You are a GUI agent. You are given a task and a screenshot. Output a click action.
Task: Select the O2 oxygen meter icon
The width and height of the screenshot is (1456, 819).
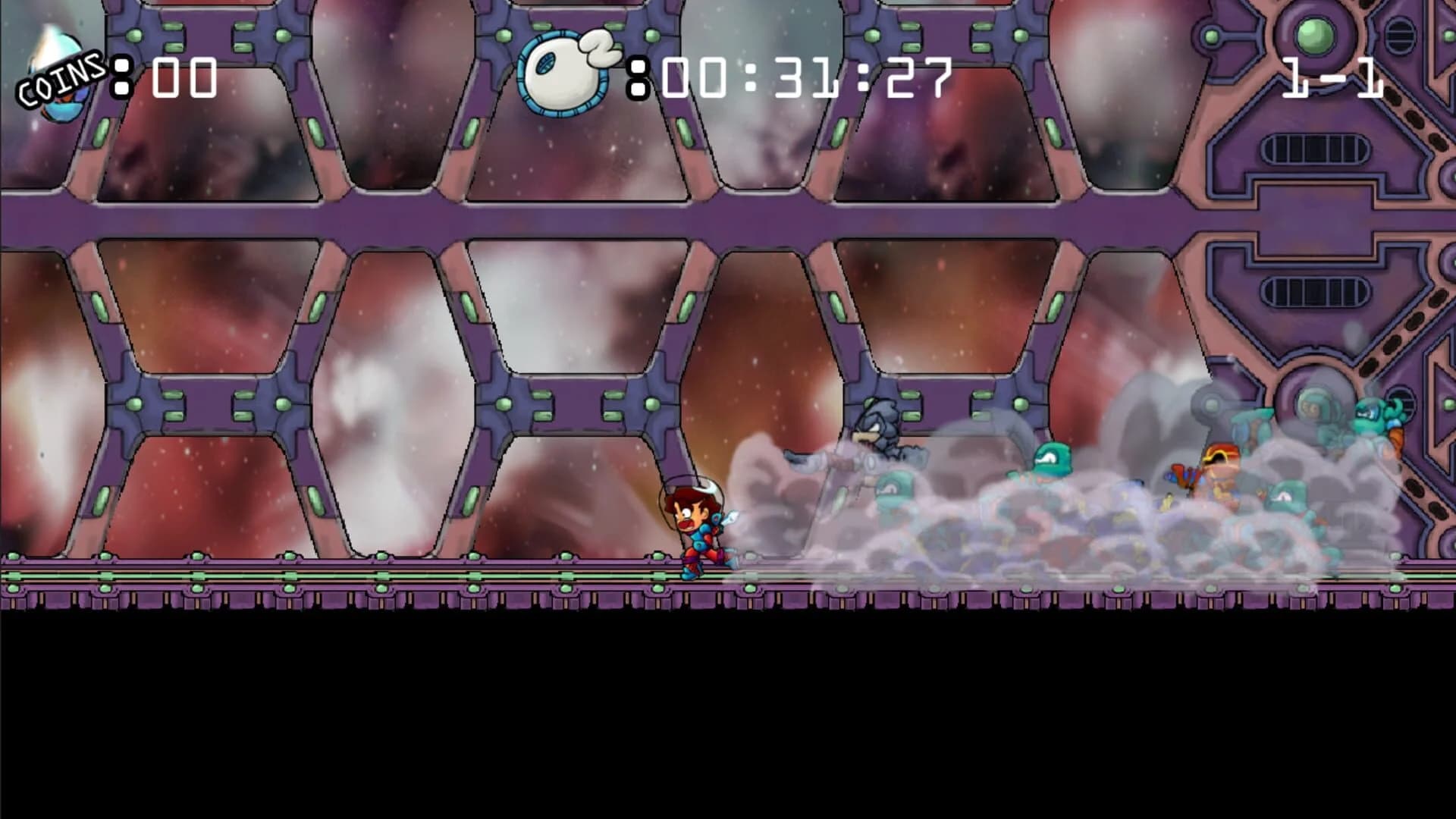565,72
